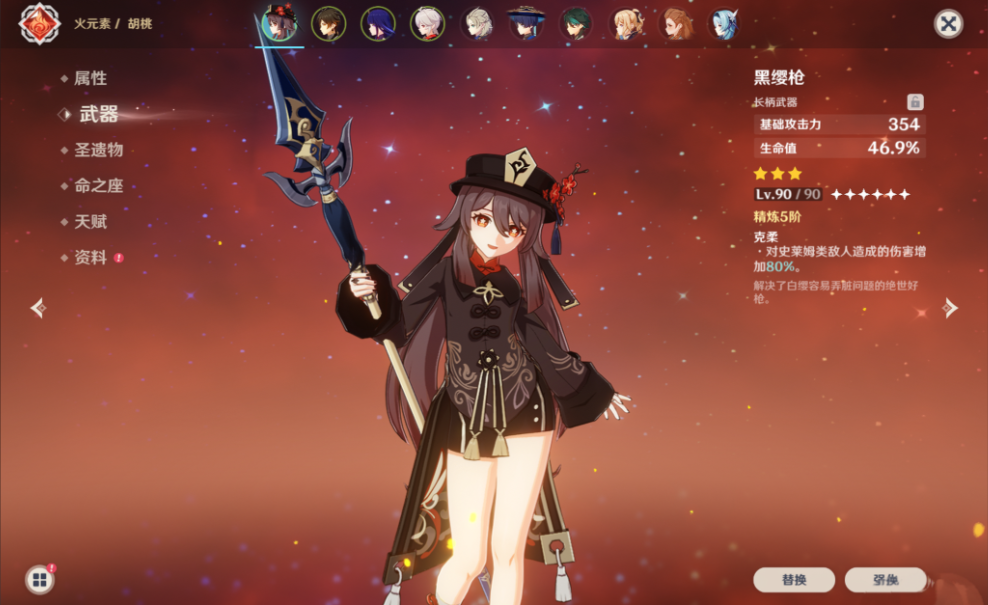Click the enhance button beside 替换
The image size is (988, 605).
885,580
